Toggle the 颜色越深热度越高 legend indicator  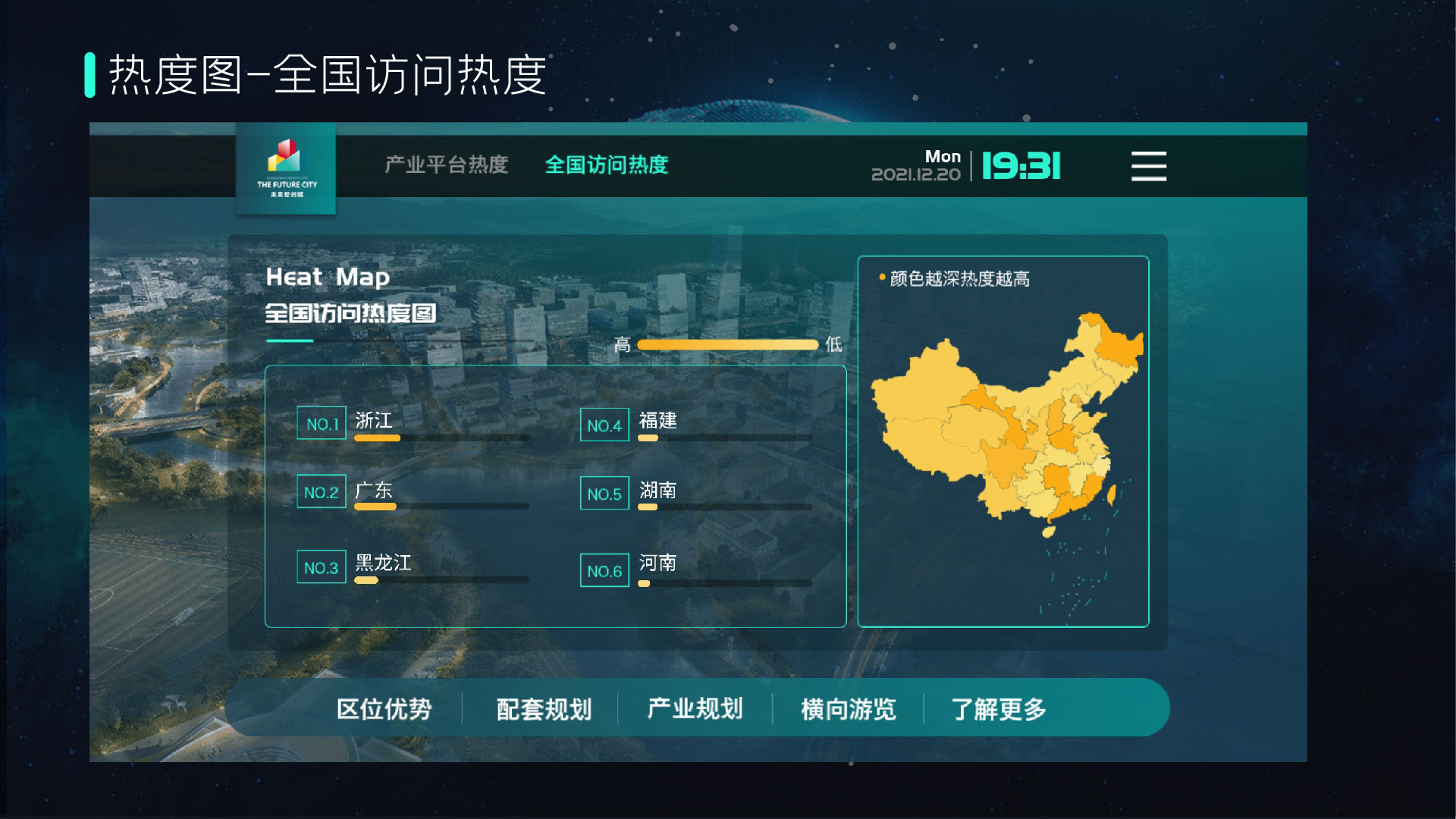(959, 279)
